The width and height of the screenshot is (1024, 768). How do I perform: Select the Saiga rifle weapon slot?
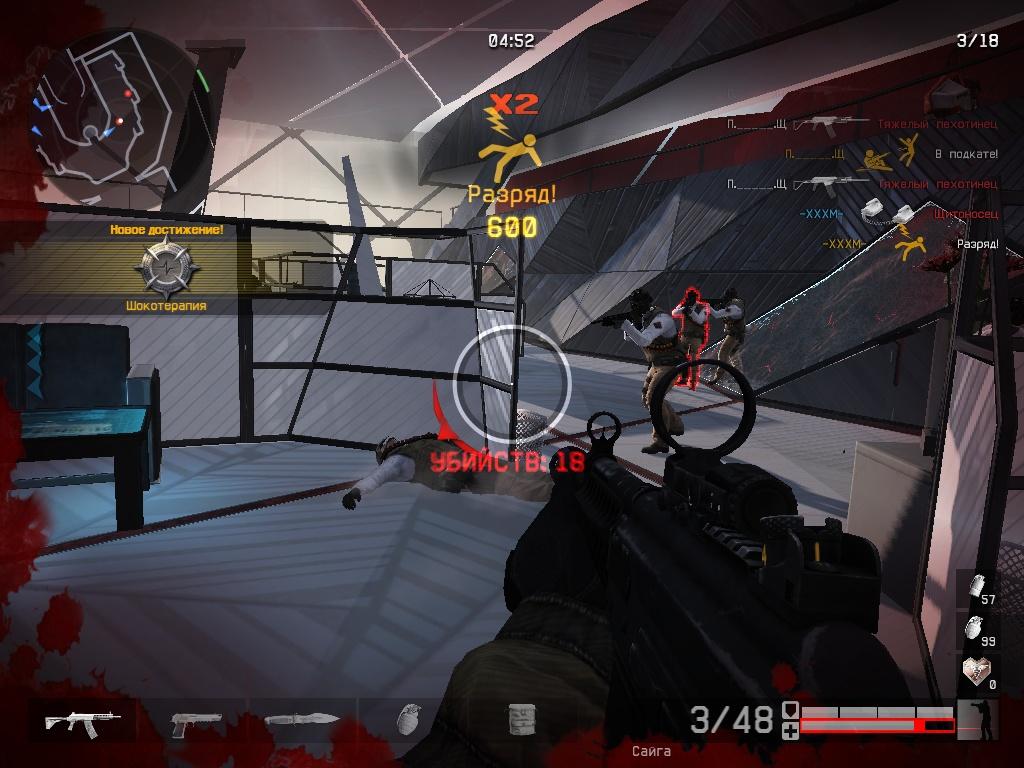(x=83, y=721)
